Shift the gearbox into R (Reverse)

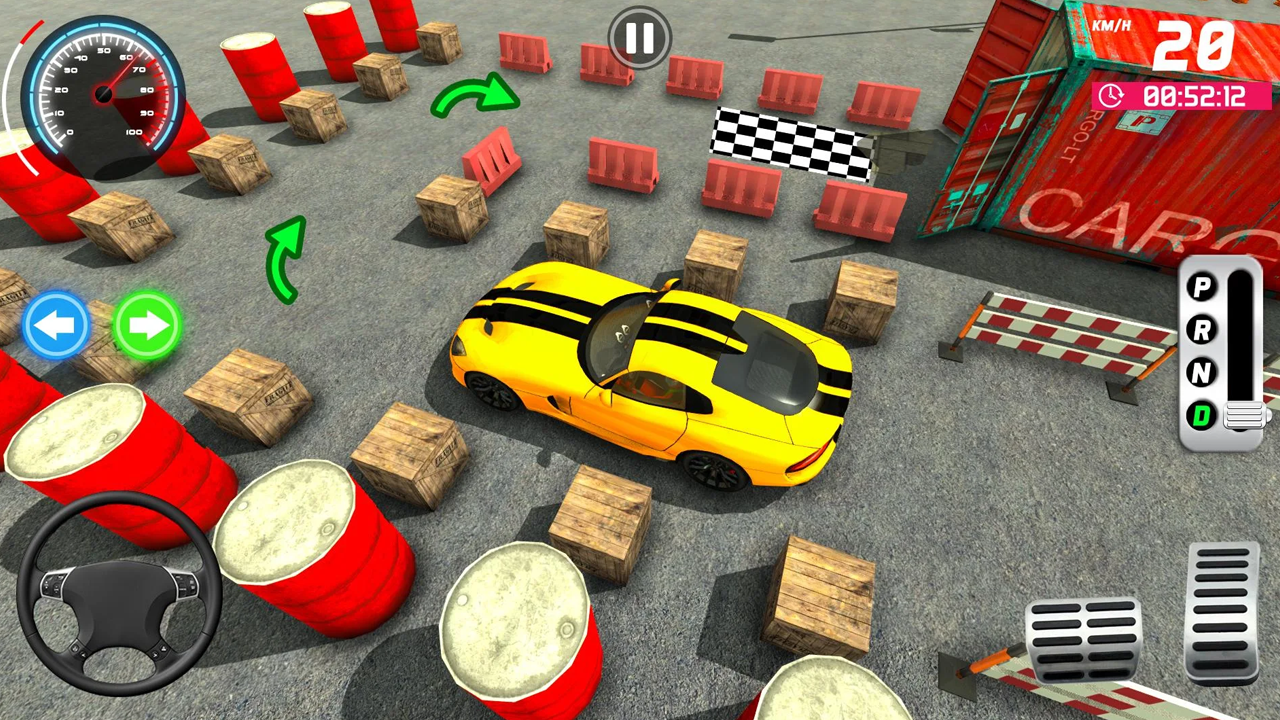[1201, 330]
